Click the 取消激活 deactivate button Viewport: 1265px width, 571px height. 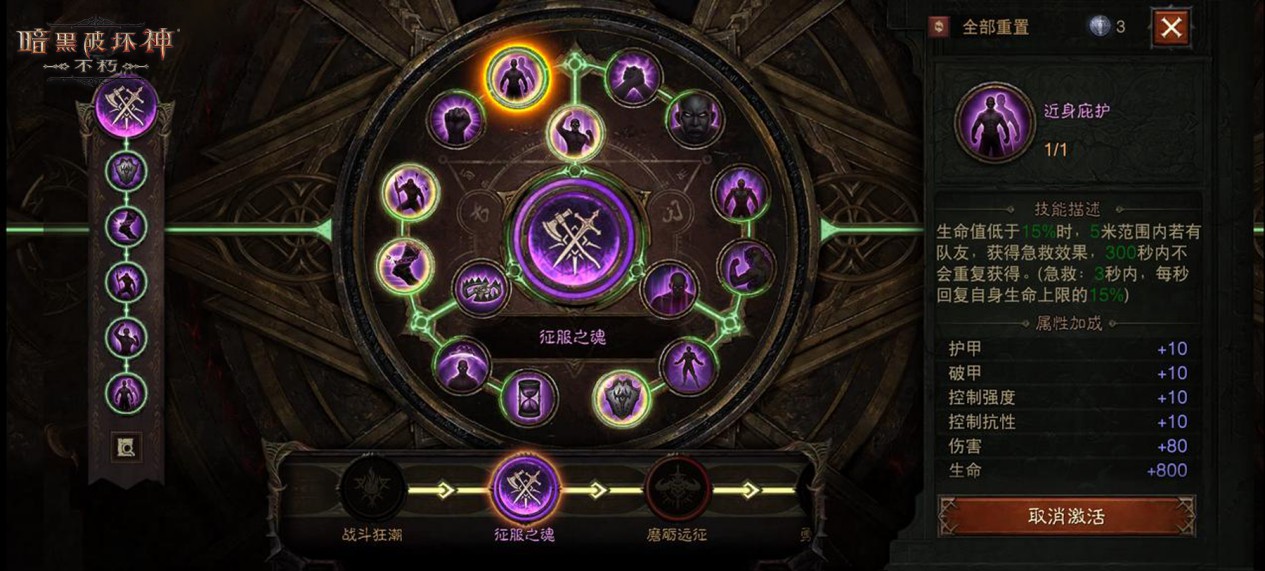(1066, 516)
